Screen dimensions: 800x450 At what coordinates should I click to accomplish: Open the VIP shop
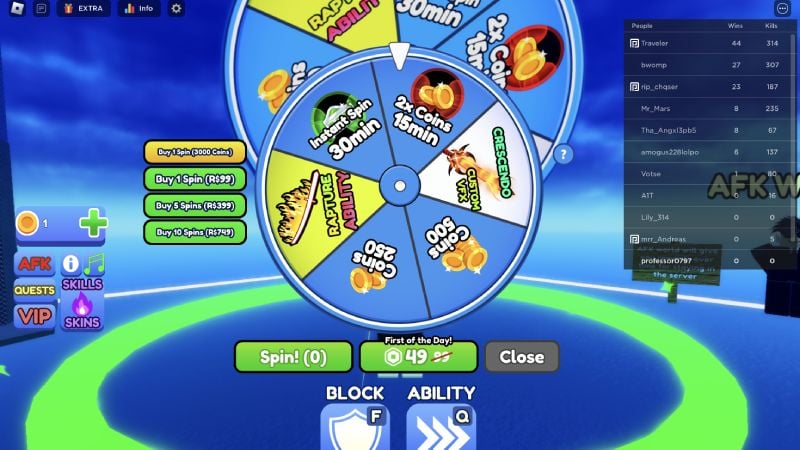point(35,316)
